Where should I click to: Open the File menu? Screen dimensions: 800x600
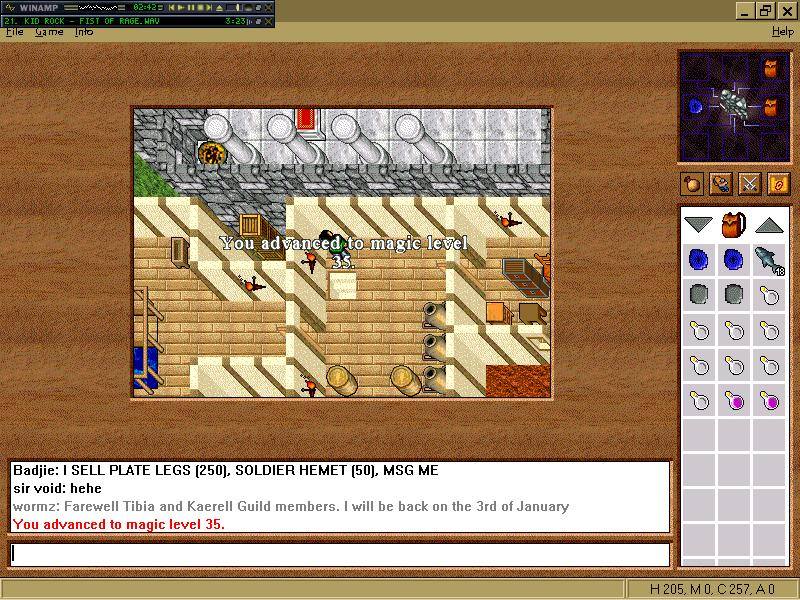click(x=14, y=32)
